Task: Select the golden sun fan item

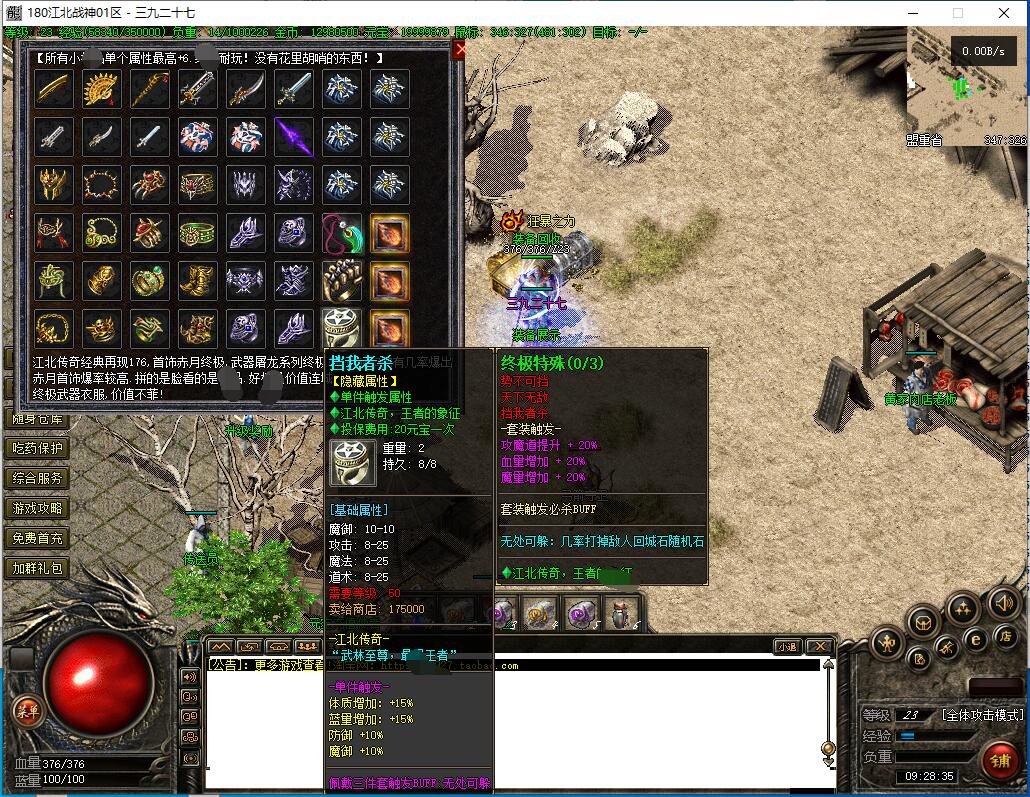Action: [101, 90]
